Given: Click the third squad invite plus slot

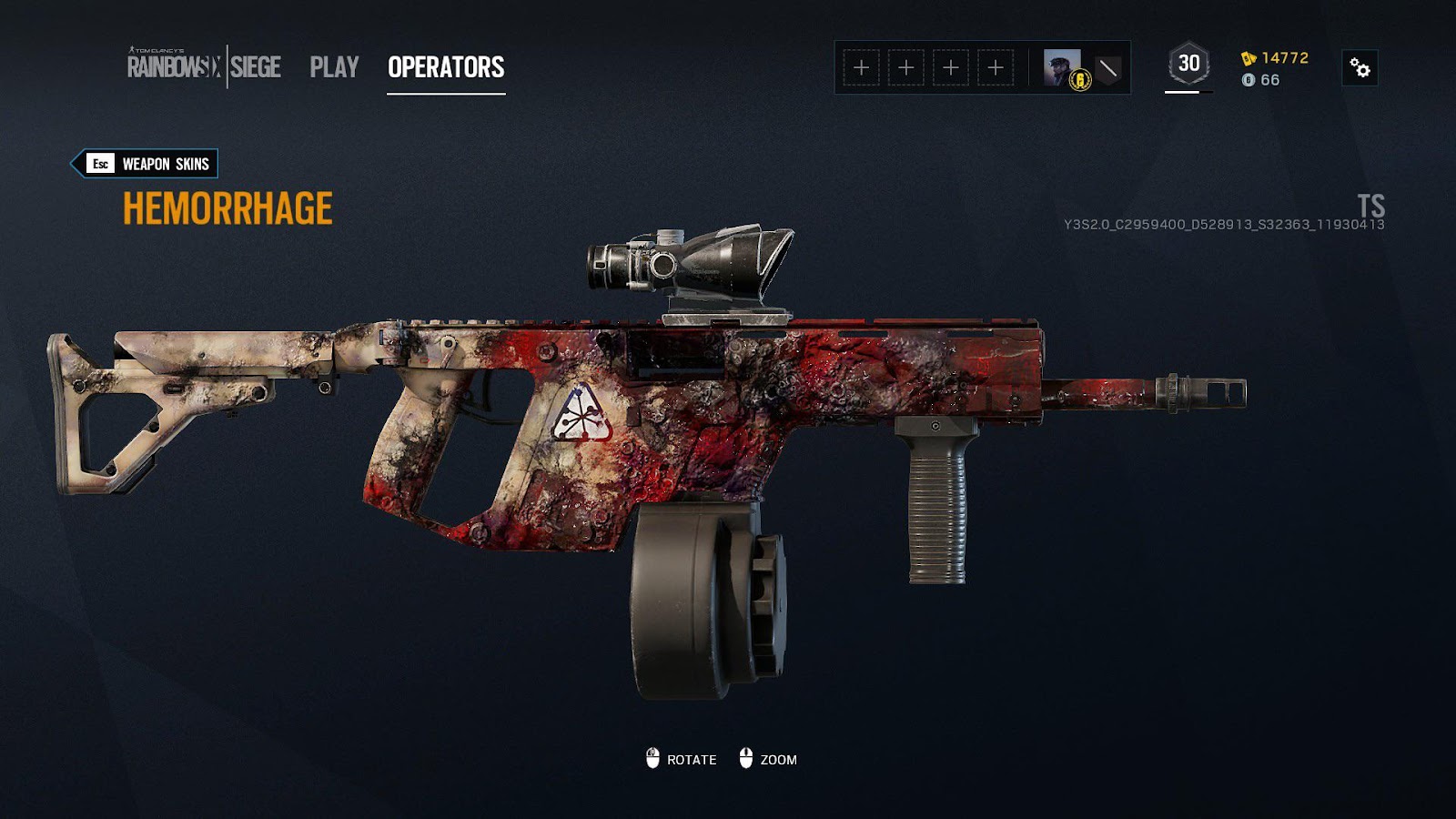Looking at the screenshot, I should pos(952,66).
